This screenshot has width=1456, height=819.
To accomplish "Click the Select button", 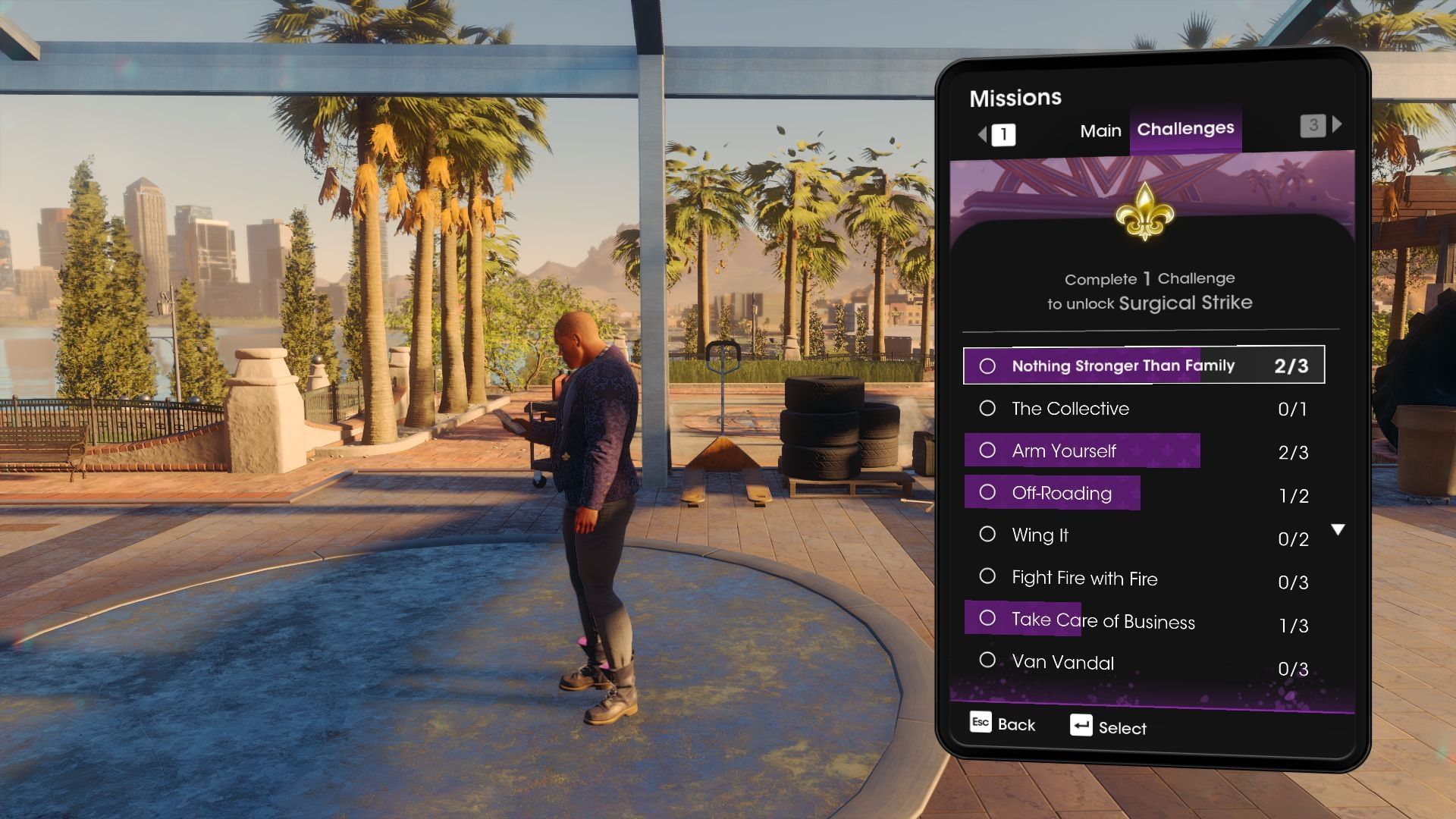I will [1125, 728].
